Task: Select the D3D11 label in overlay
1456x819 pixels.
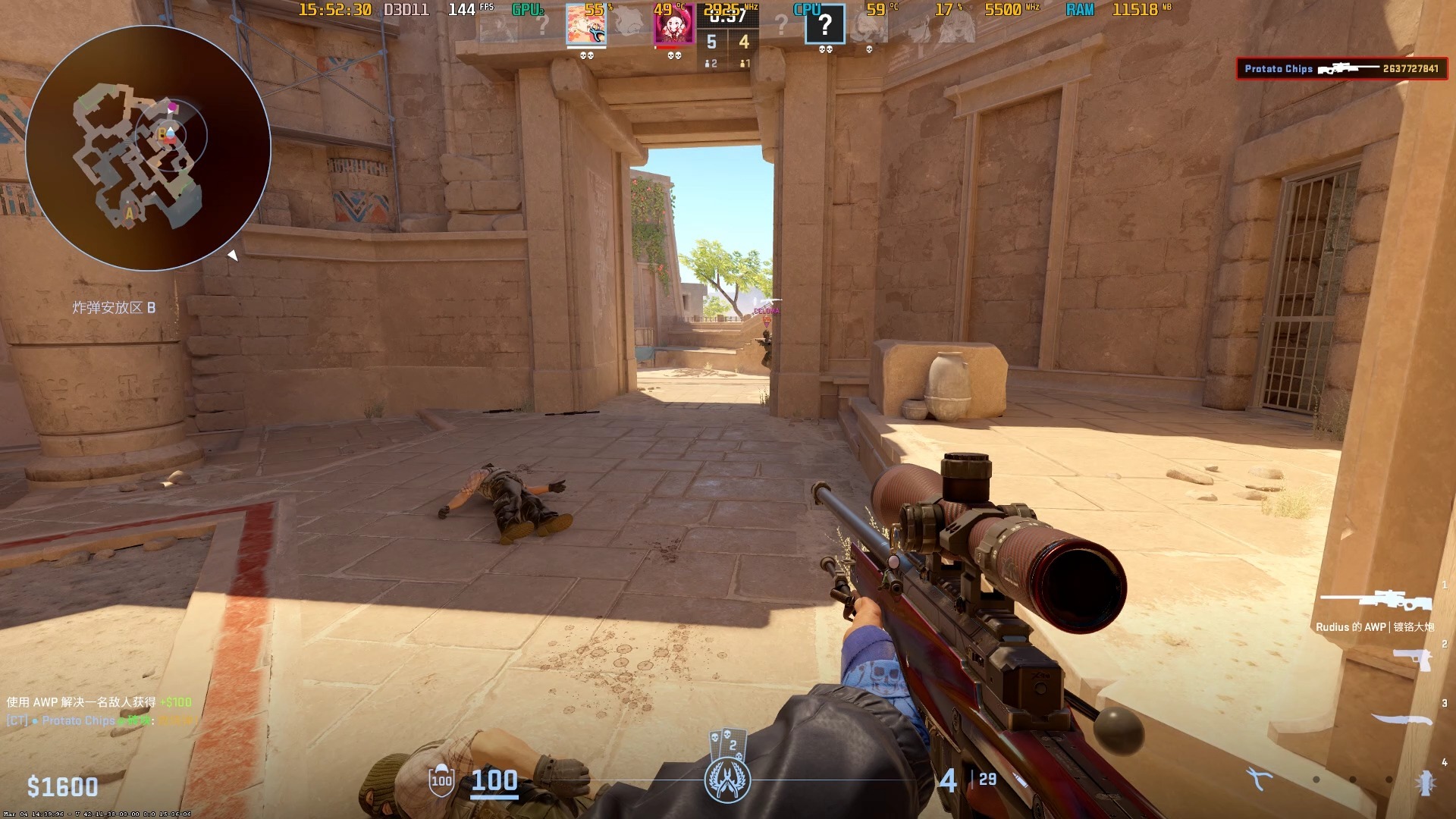Action: (x=406, y=10)
